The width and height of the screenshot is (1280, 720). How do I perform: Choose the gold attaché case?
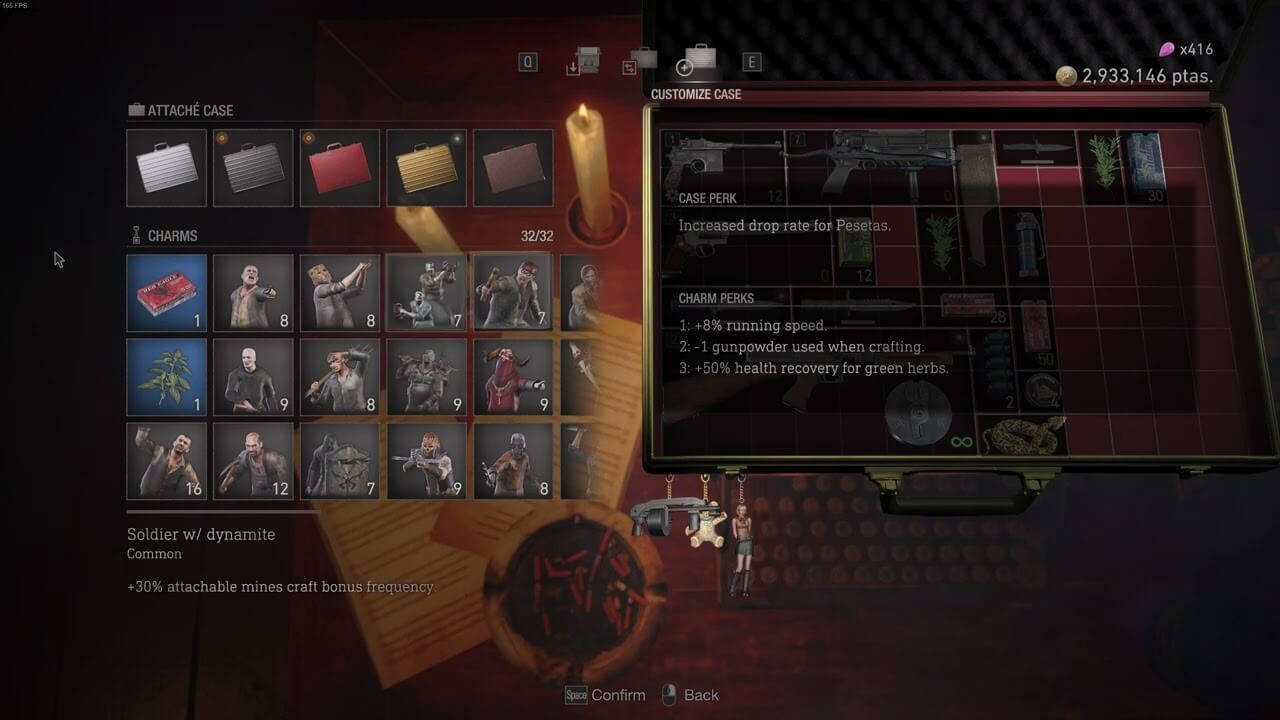pos(426,168)
